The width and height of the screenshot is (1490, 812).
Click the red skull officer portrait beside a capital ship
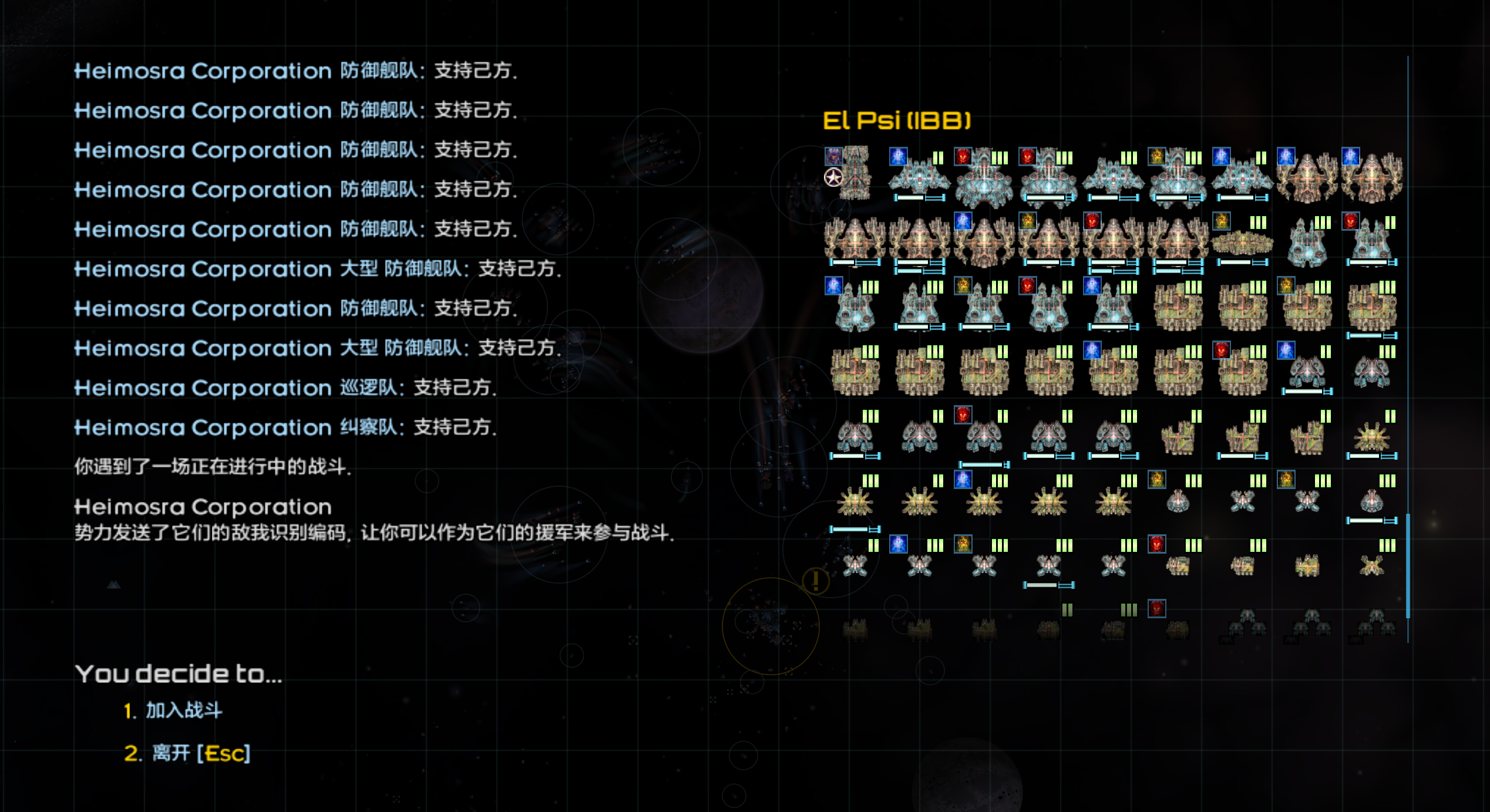point(962,157)
